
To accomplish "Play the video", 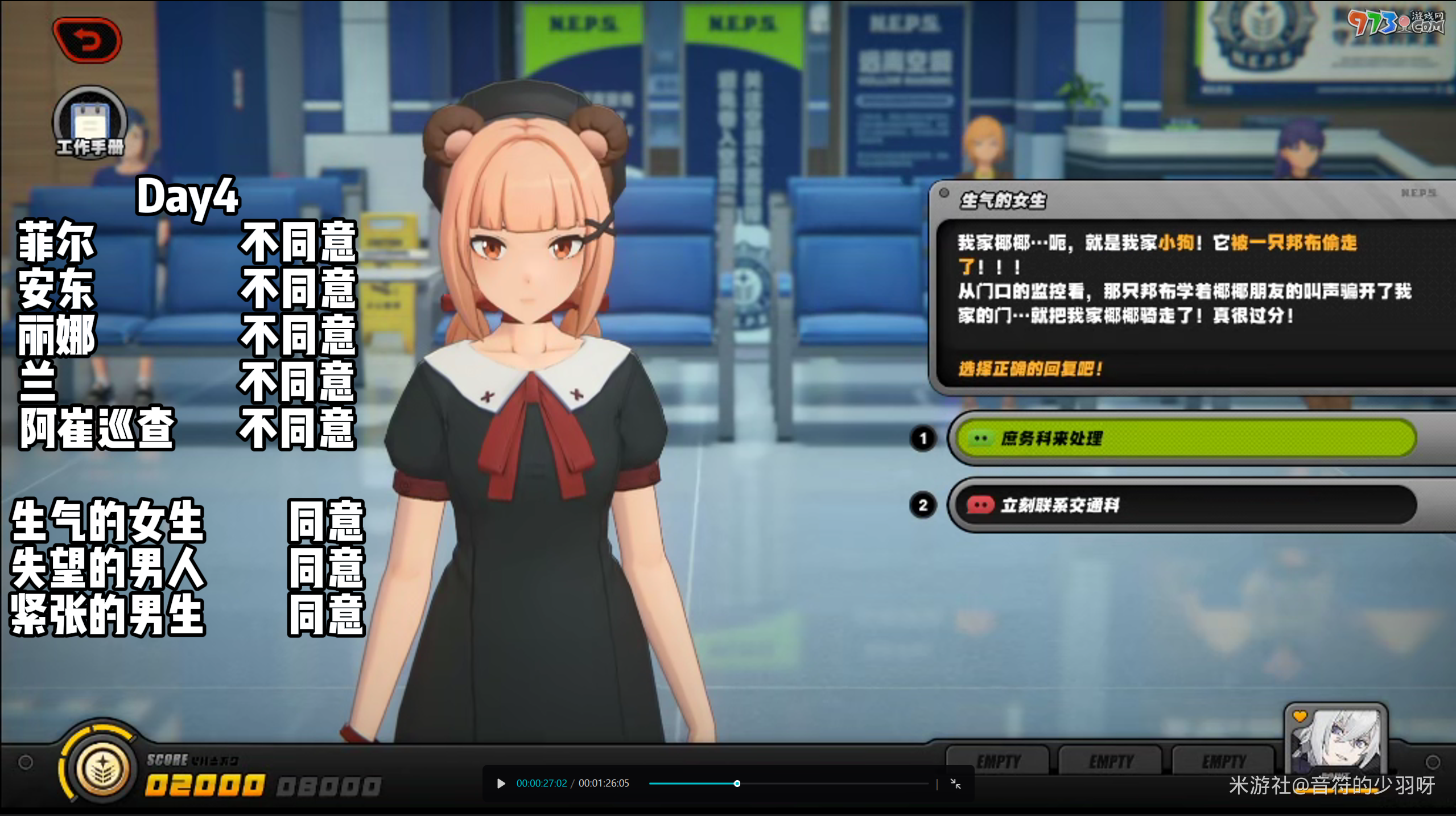I will 501,784.
